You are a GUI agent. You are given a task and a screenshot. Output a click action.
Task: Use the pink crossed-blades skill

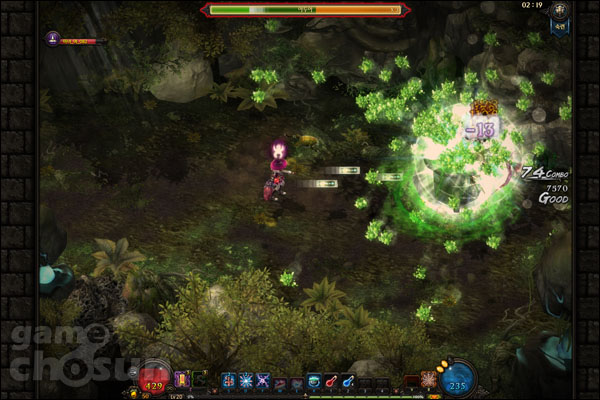(263, 380)
